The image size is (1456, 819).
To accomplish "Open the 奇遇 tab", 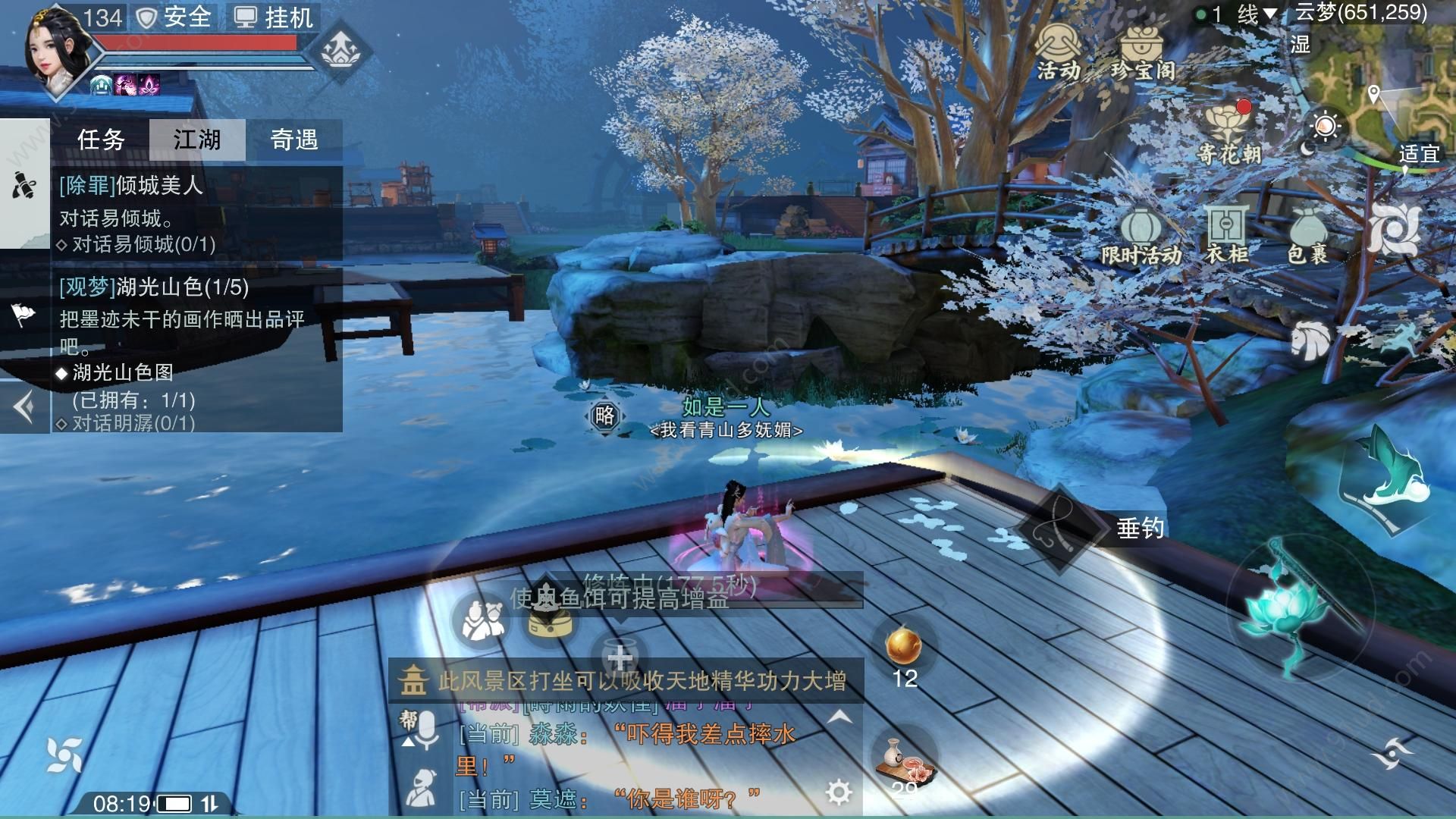I will click(x=294, y=140).
